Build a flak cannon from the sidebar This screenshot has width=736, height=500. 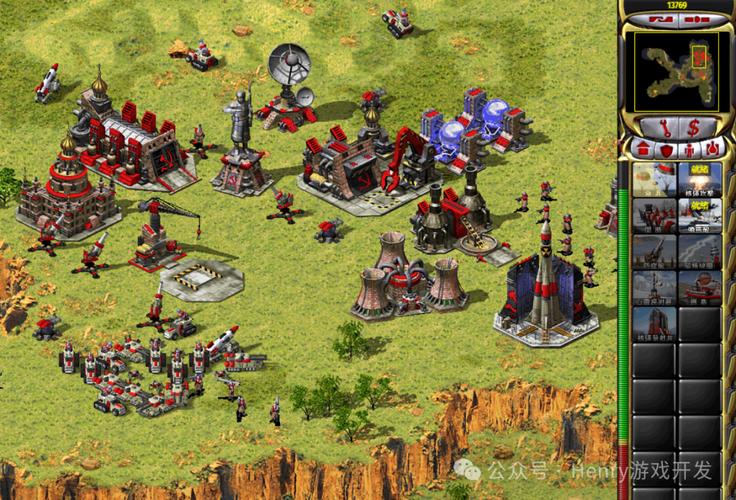(654, 251)
